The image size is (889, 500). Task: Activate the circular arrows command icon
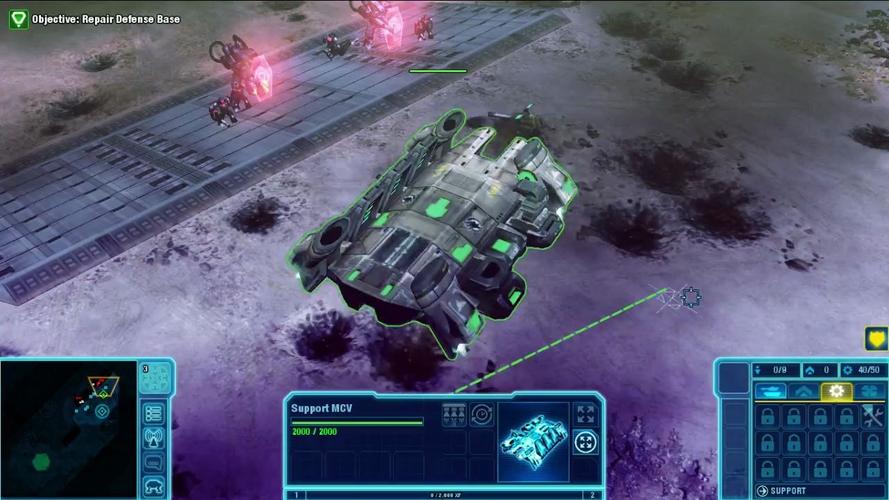(x=482, y=414)
